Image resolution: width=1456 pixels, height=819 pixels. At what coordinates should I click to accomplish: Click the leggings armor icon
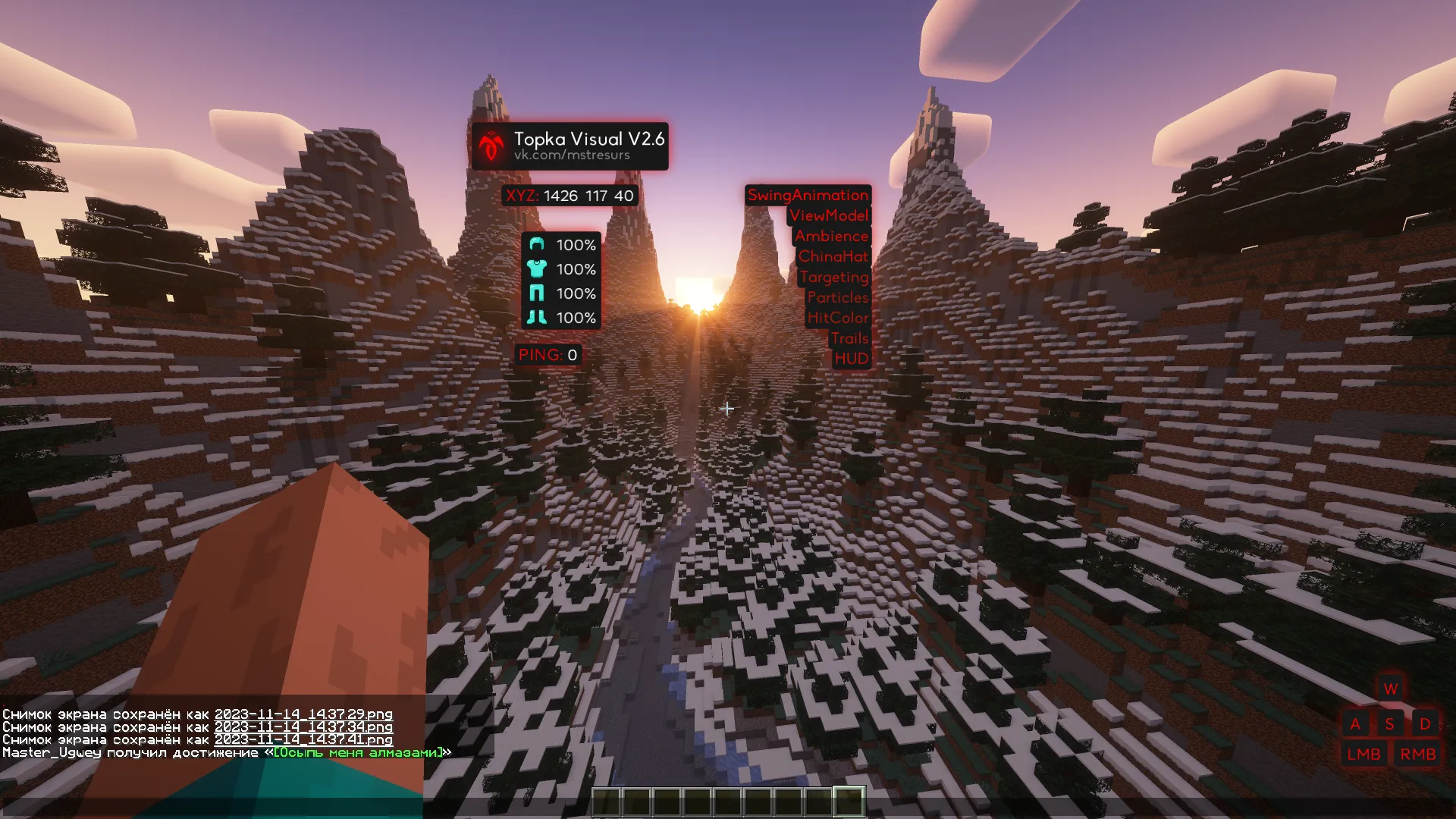pyautogui.click(x=537, y=293)
